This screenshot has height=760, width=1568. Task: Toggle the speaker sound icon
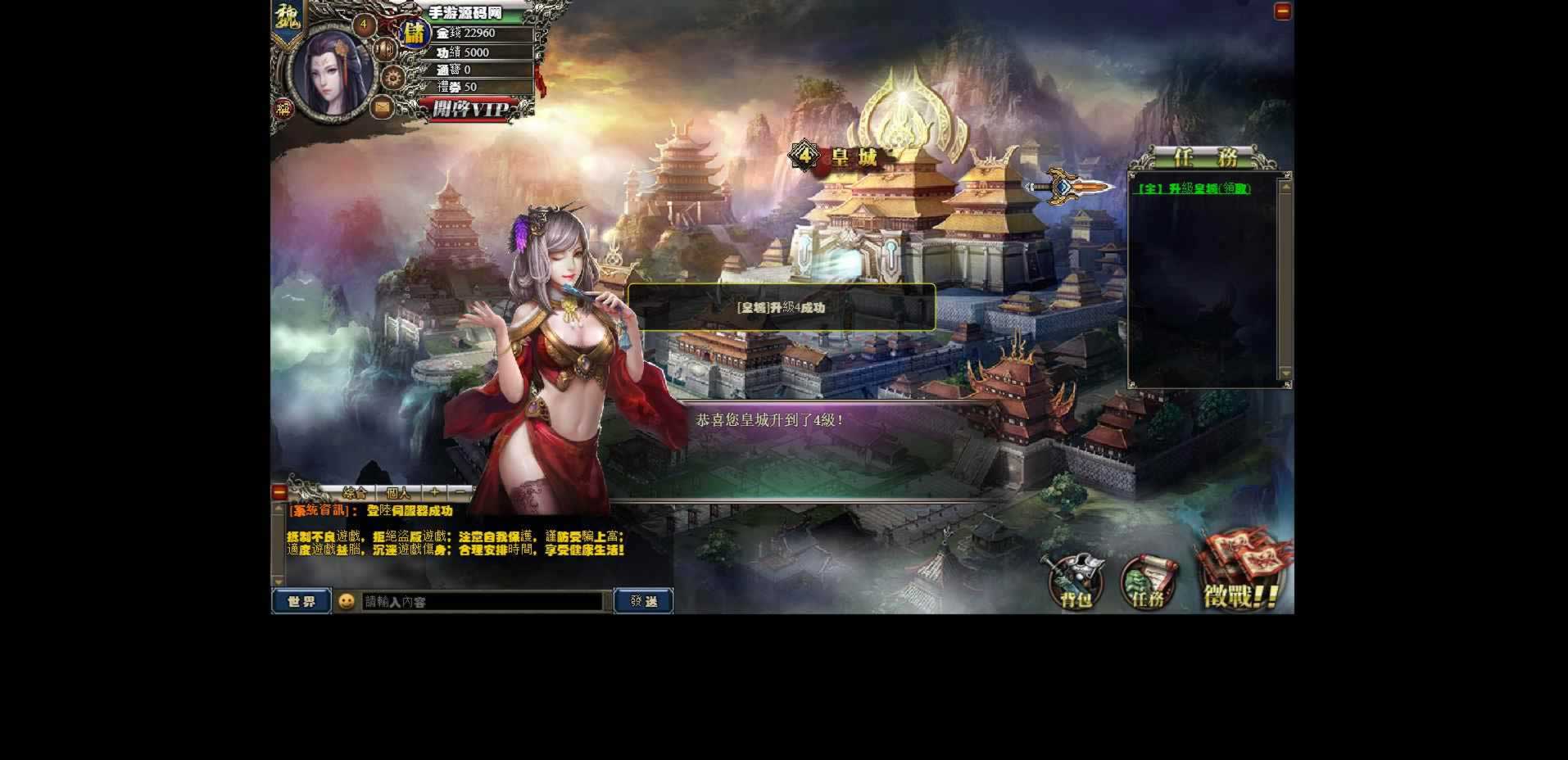click(384, 49)
